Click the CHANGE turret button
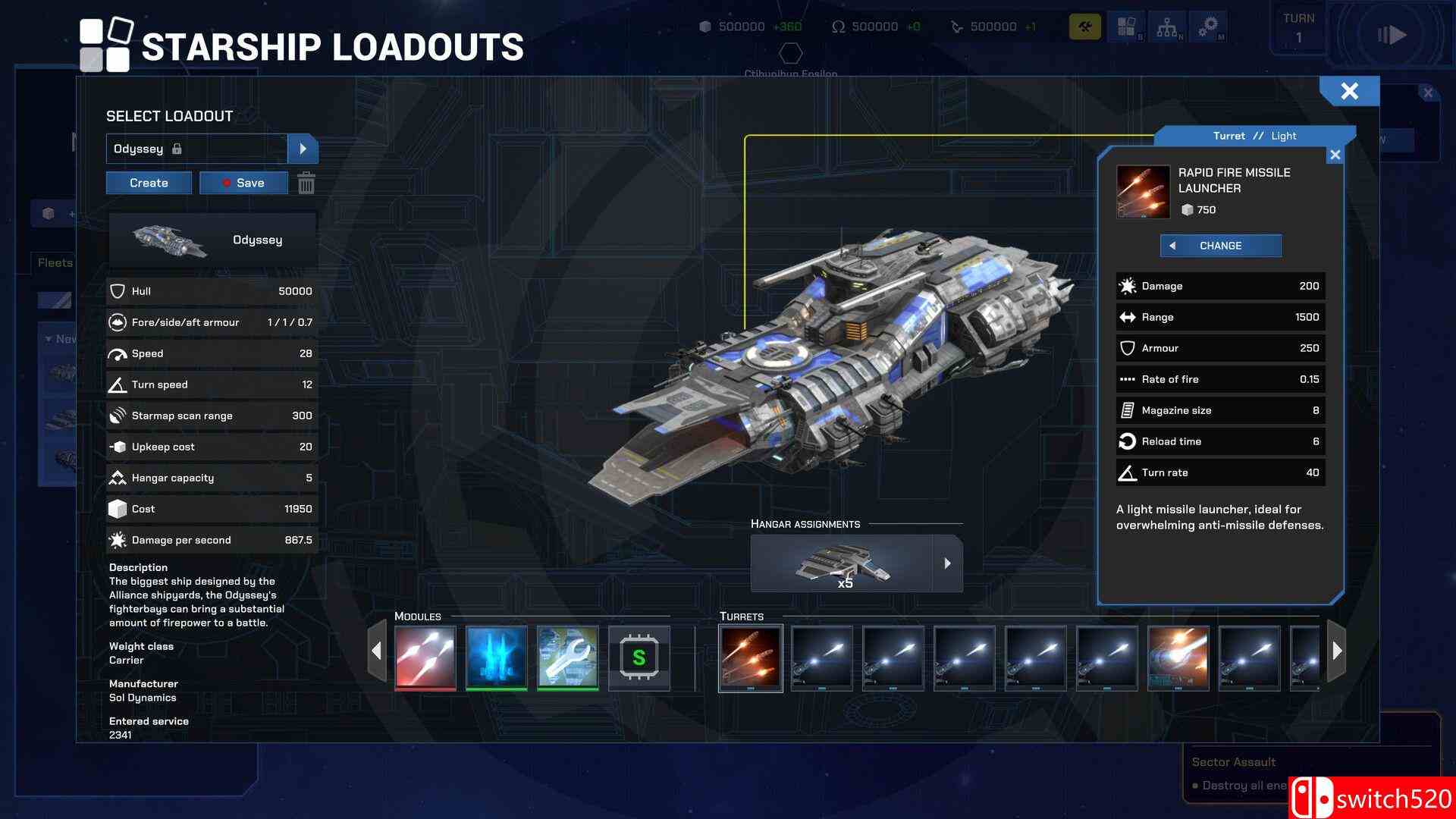1456x819 pixels. point(1220,246)
